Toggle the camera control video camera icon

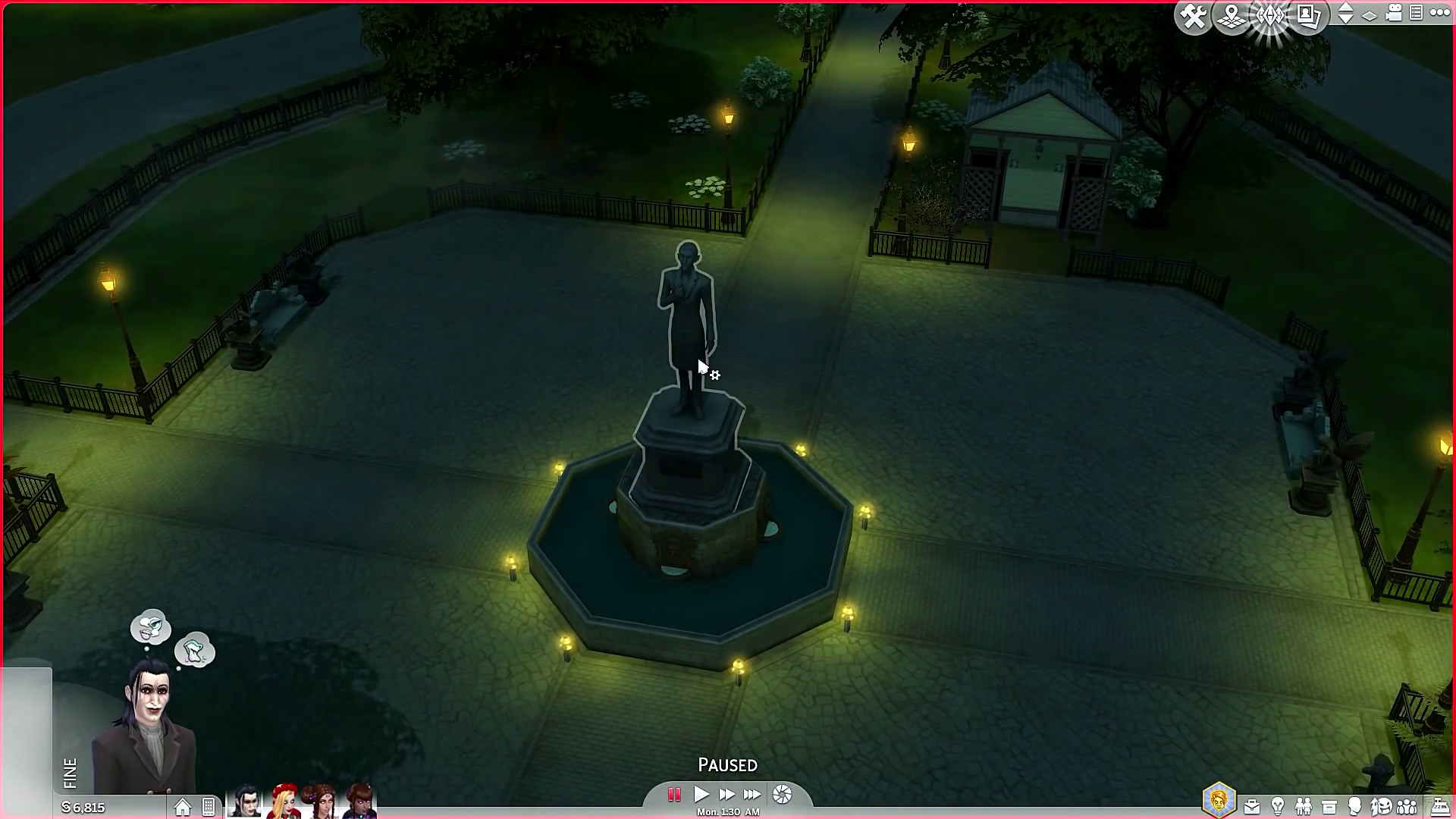pyautogui.click(x=1394, y=13)
